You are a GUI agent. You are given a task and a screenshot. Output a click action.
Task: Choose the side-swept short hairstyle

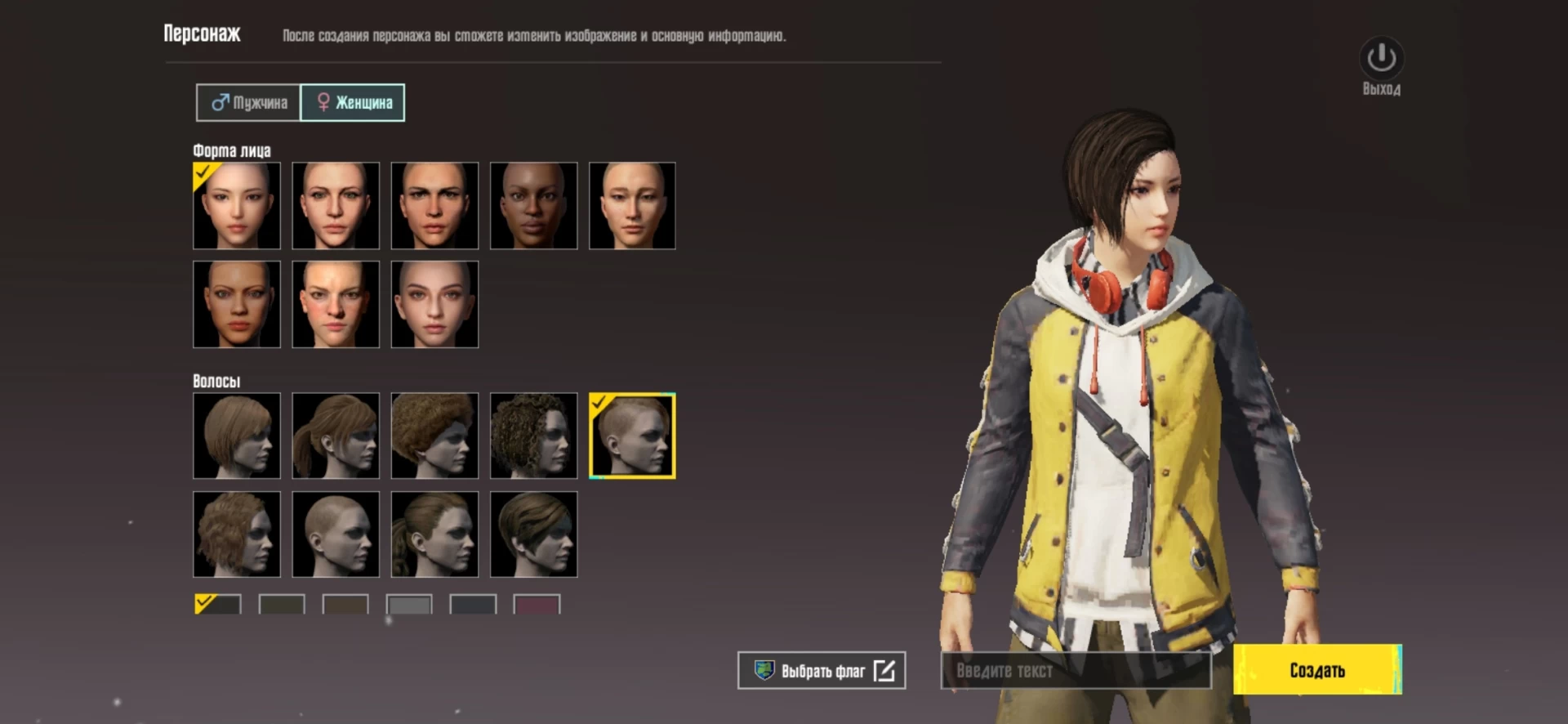(x=533, y=534)
